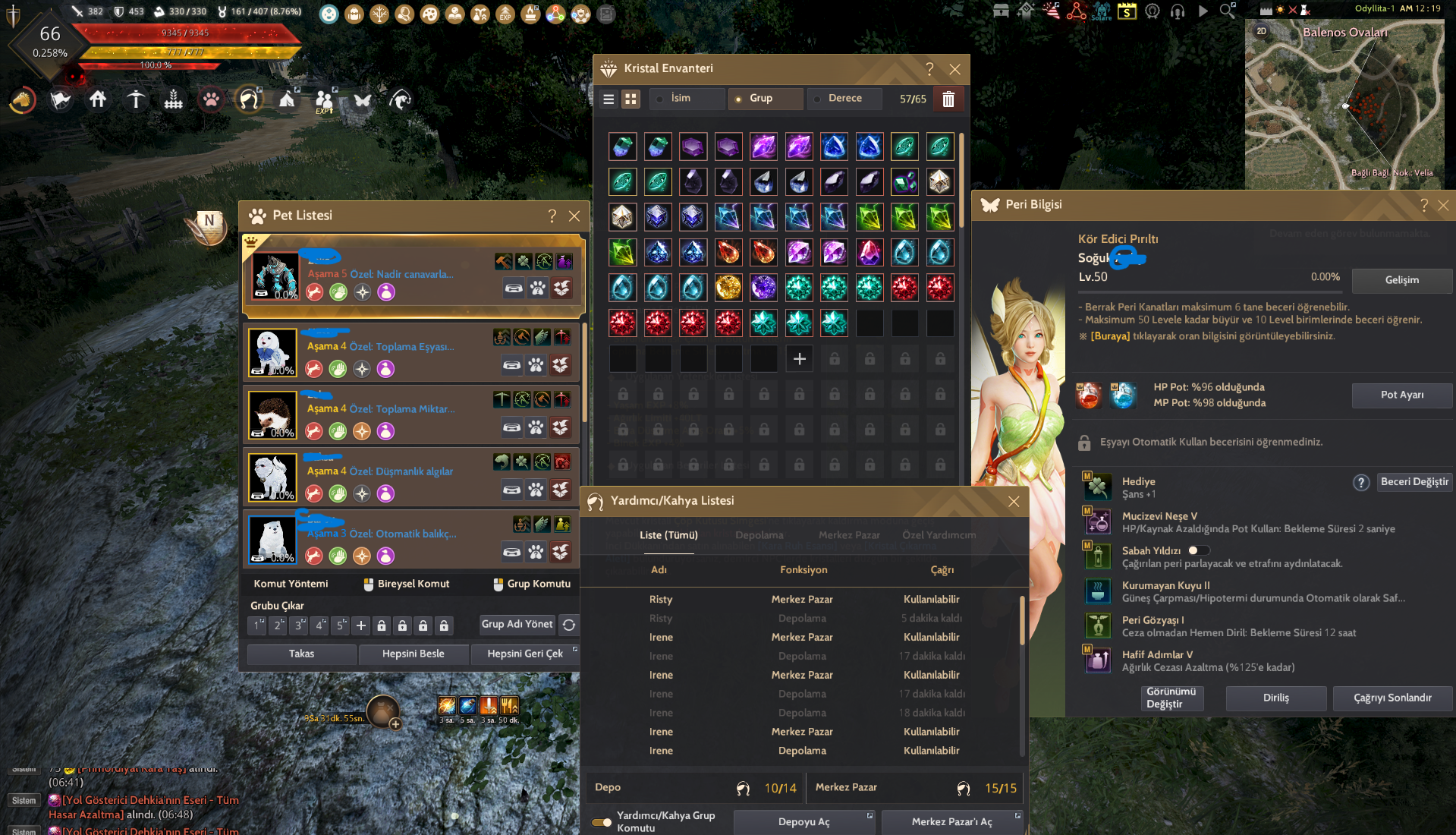This screenshot has width=1456, height=835.
Task: Switch crystal inventory to list view
Action: [609, 99]
